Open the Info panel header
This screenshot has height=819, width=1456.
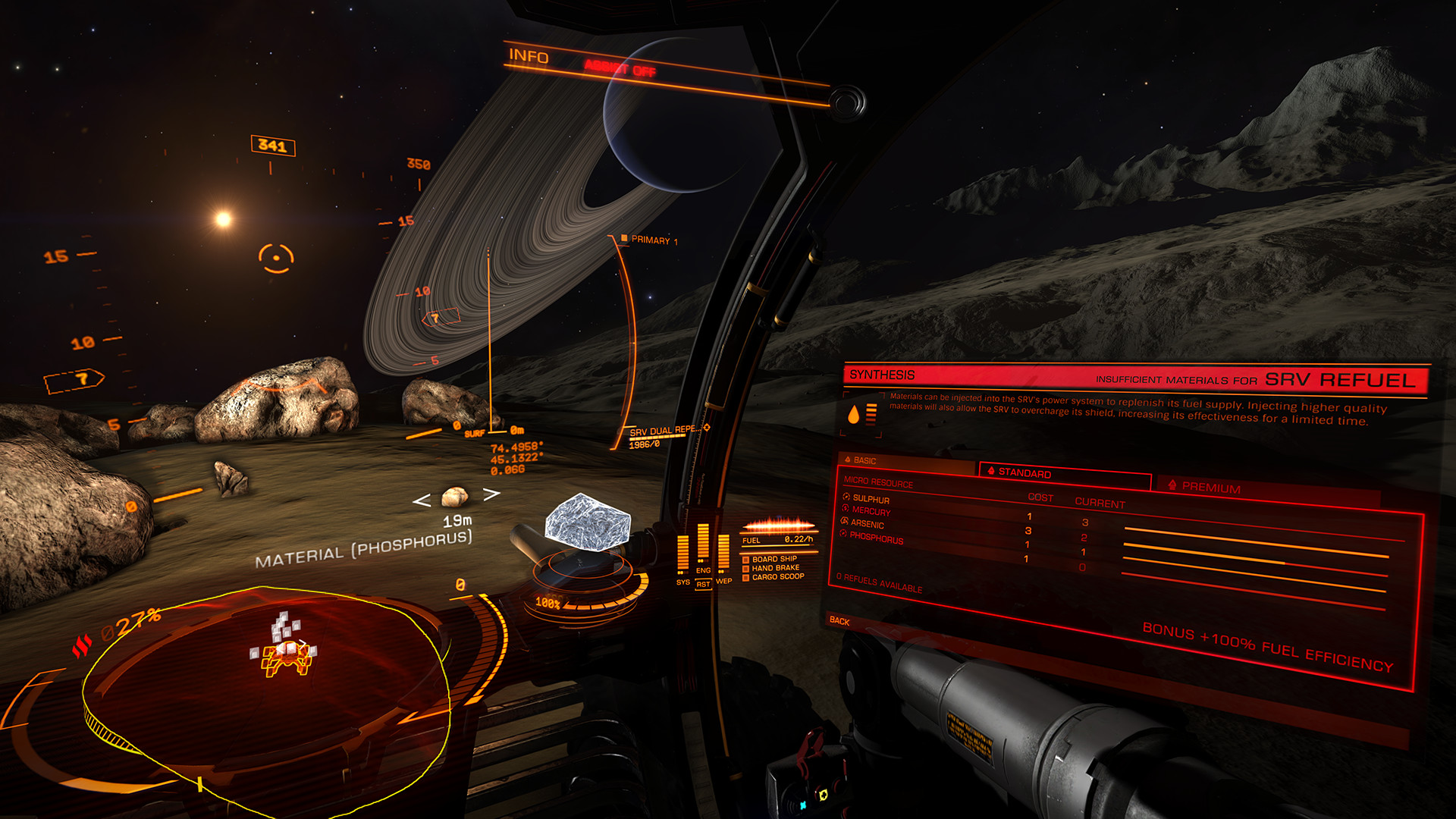(x=529, y=56)
